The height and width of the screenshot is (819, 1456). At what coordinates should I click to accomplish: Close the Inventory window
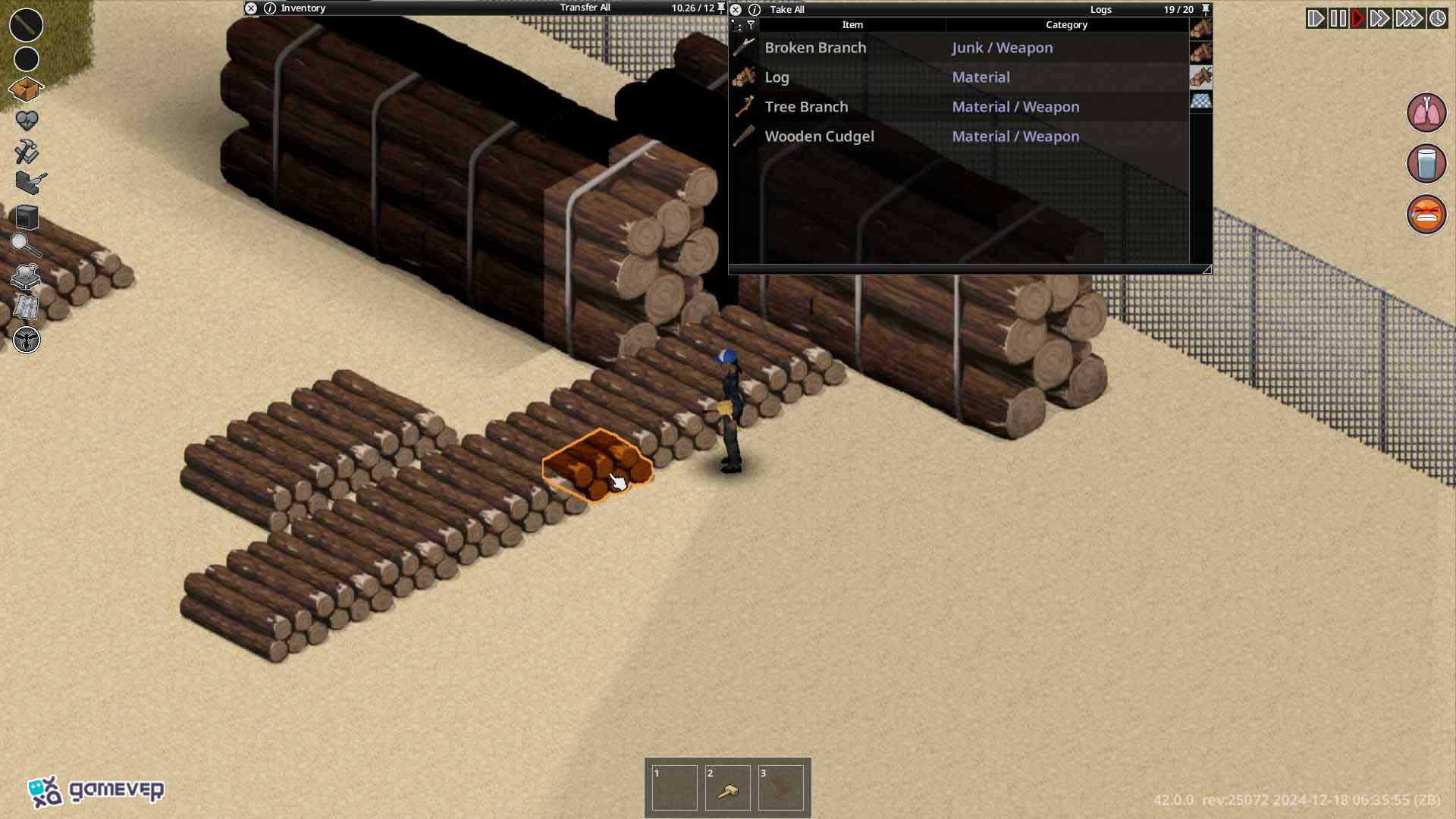[251, 8]
